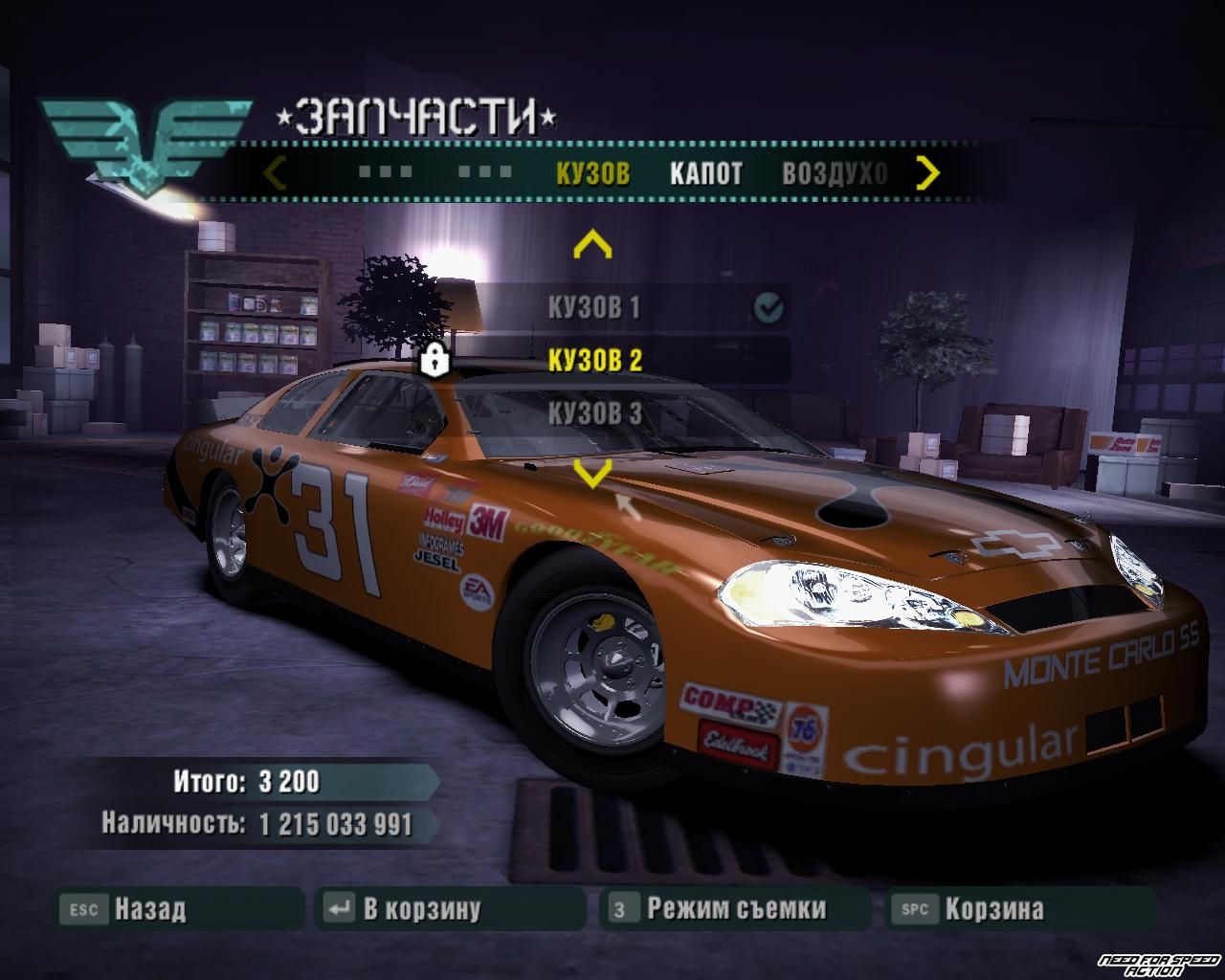This screenshot has width=1225, height=980.
Task: Move the parts list up with the arrow
Action: click(591, 246)
